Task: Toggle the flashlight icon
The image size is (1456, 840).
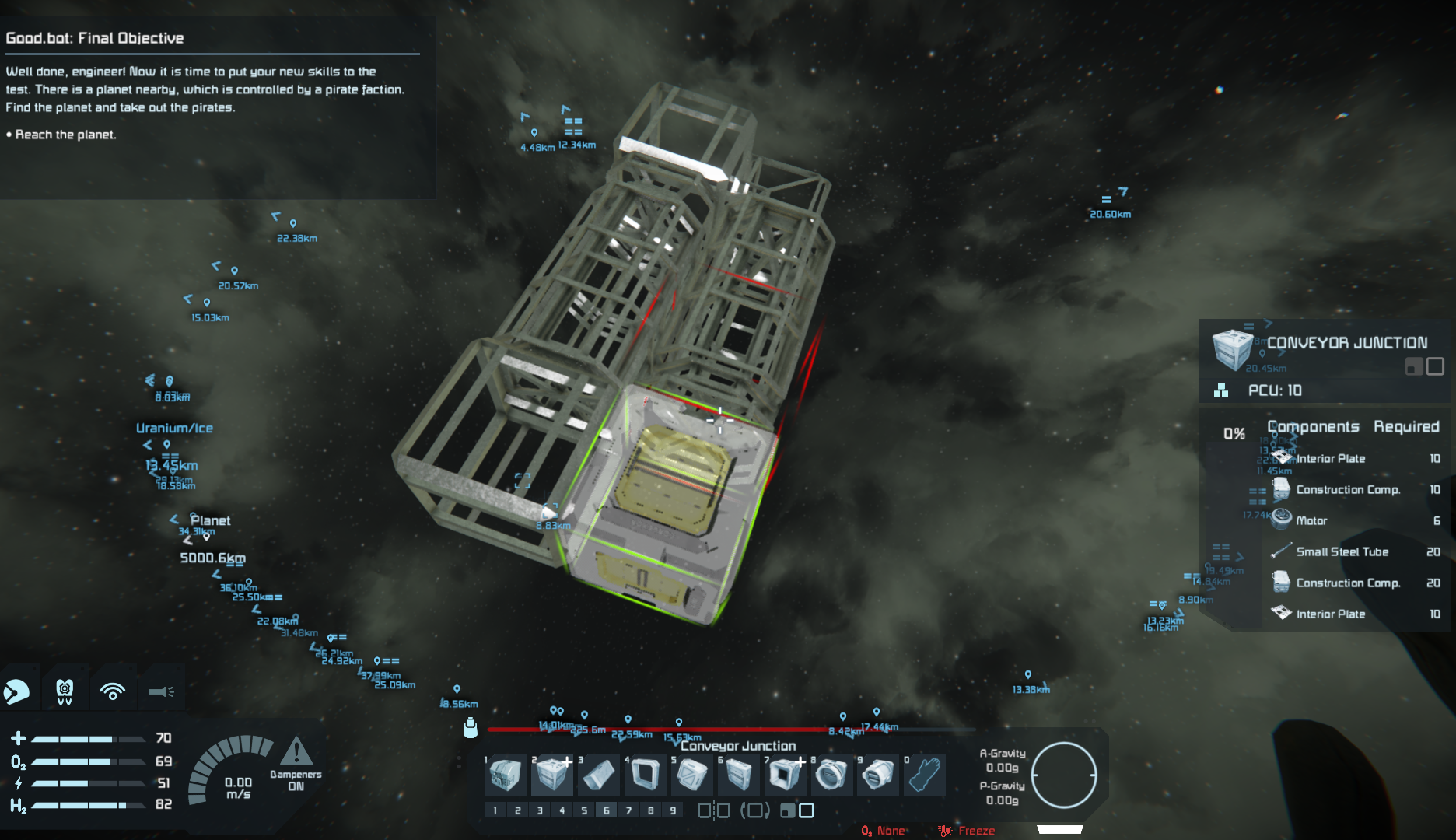Action: (x=161, y=691)
